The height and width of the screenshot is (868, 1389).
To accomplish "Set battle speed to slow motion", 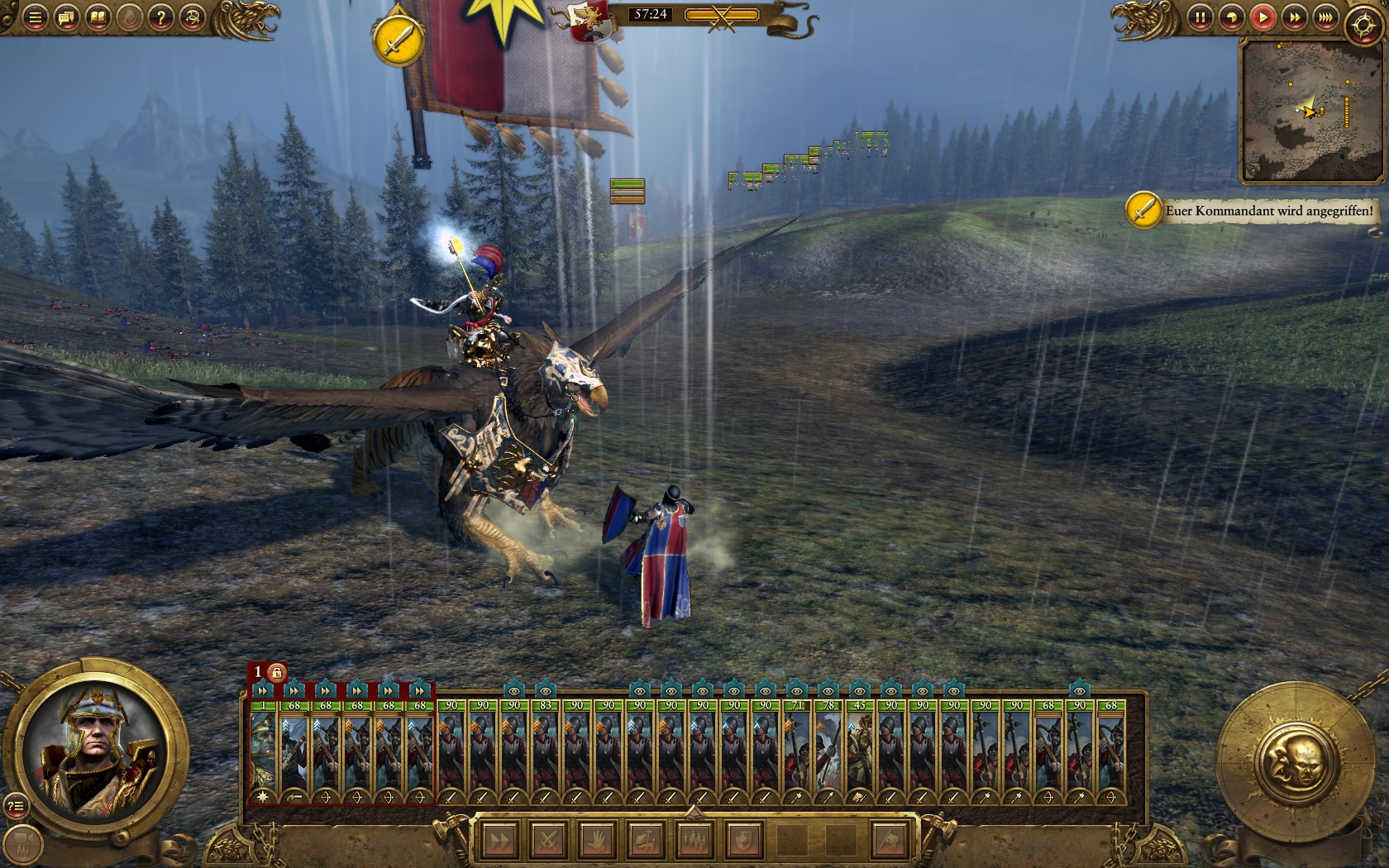I will [1231, 17].
